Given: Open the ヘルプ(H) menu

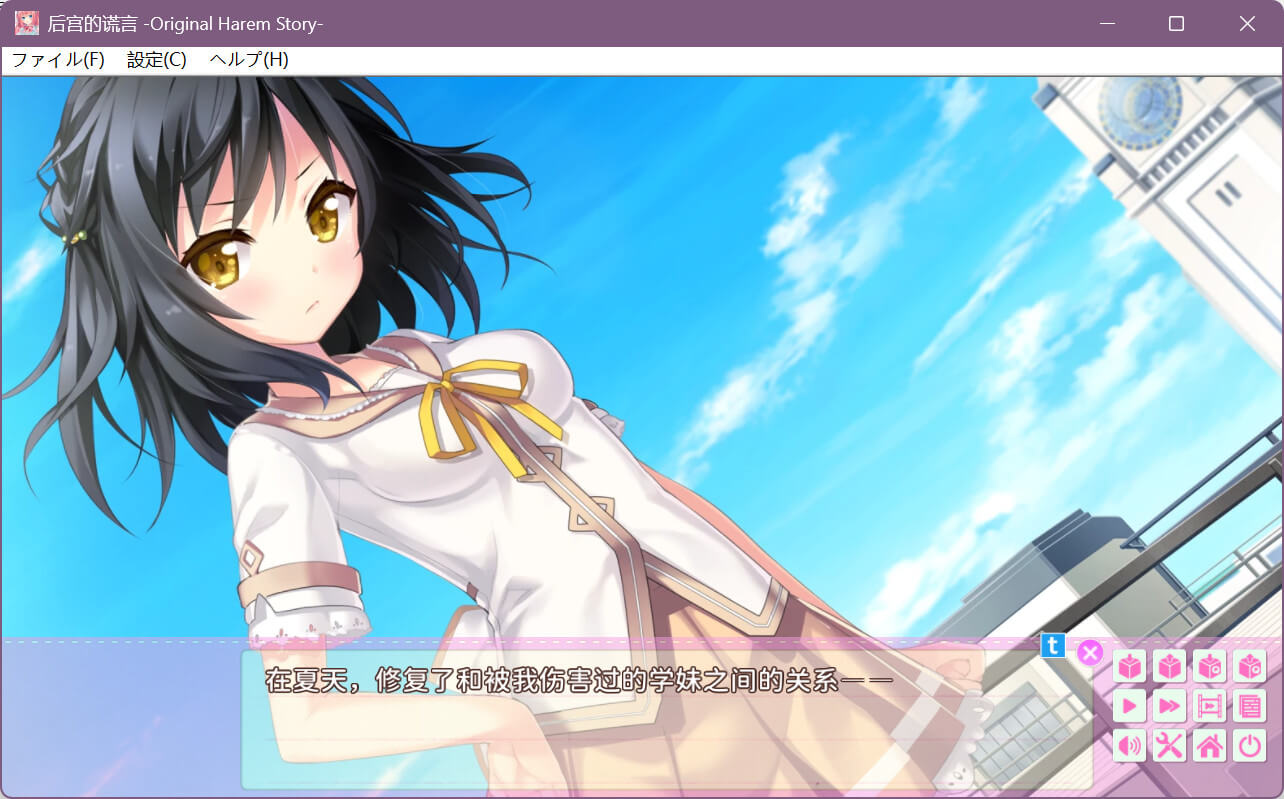Looking at the screenshot, I should pyautogui.click(x=249, y=60).
